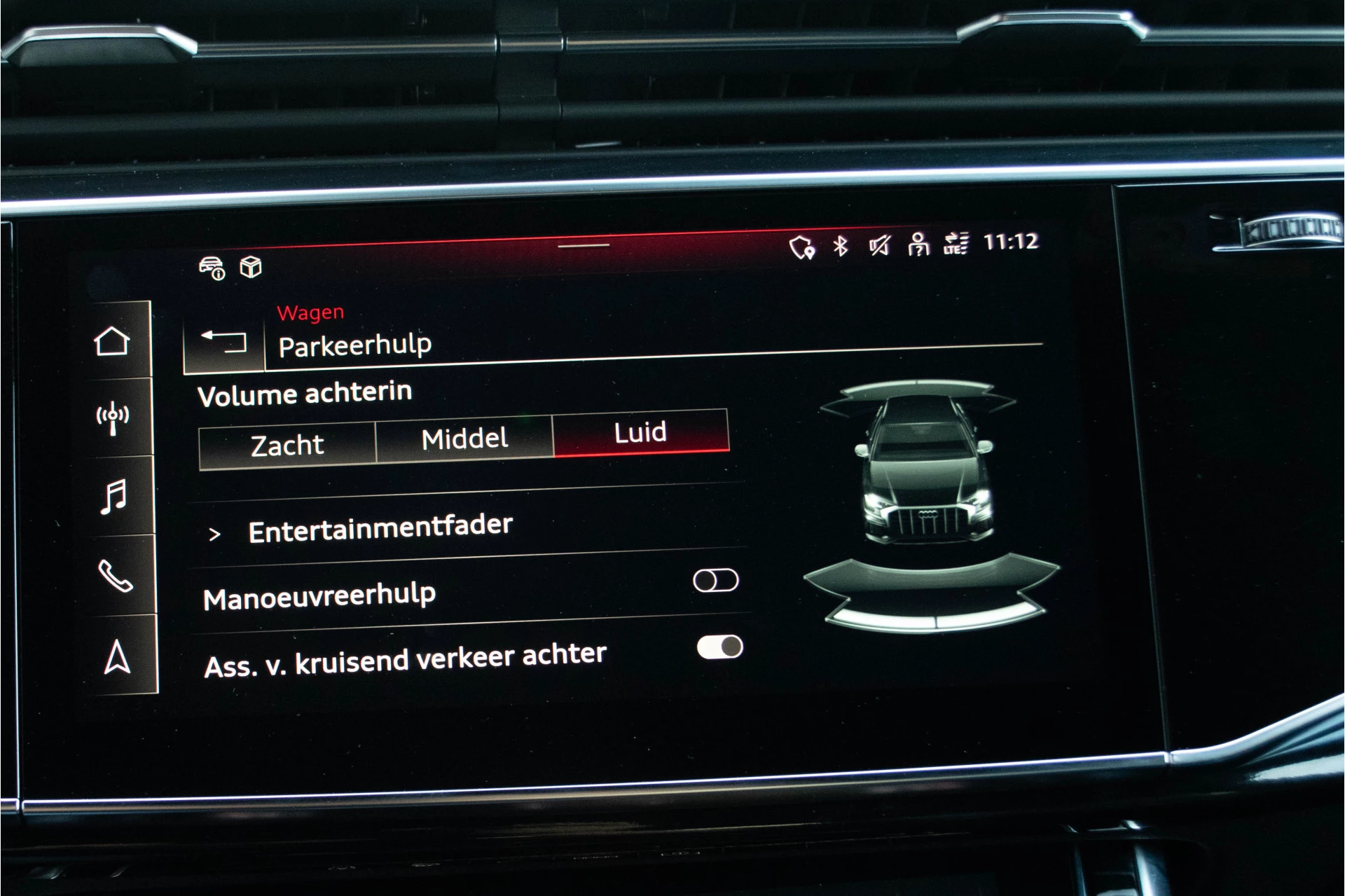1345x896 pixels.
Task: Select the Zacht volume option
Action: pos(287,443)
